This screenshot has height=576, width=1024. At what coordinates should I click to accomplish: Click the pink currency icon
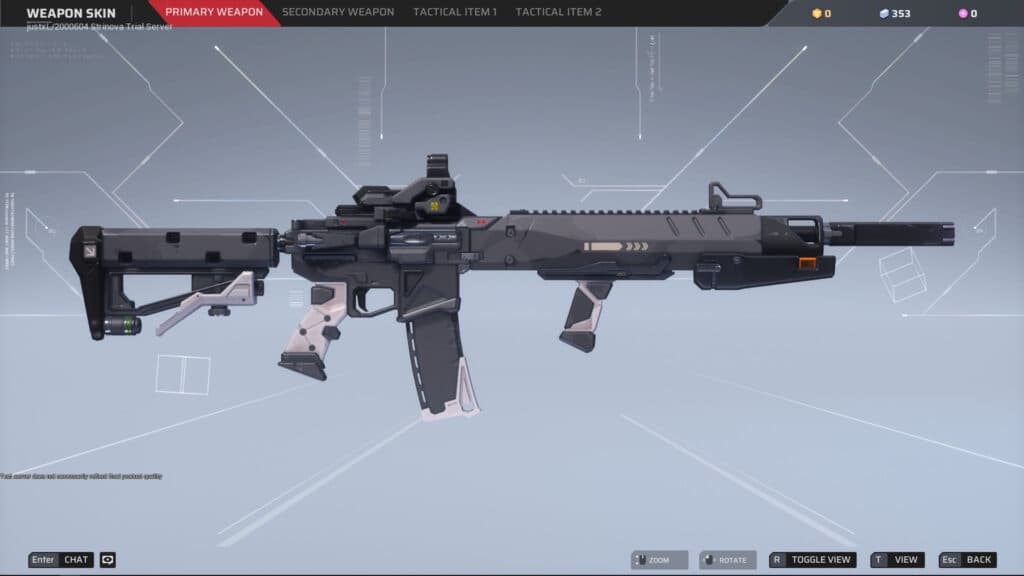963,14
